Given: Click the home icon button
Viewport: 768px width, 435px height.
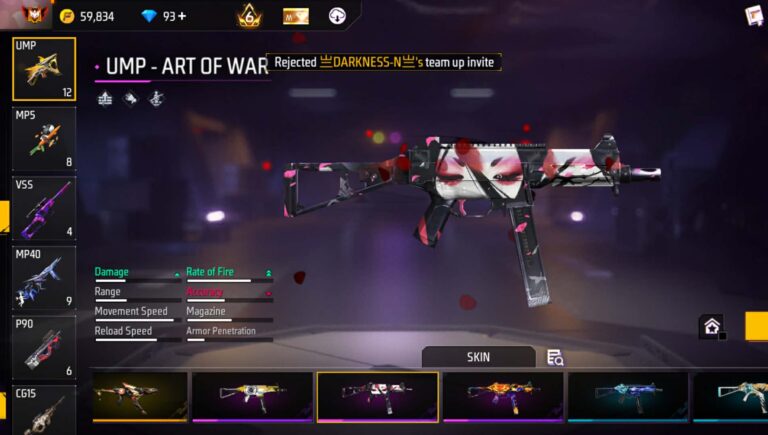Looking at the screenshot, I should point(711,326).
